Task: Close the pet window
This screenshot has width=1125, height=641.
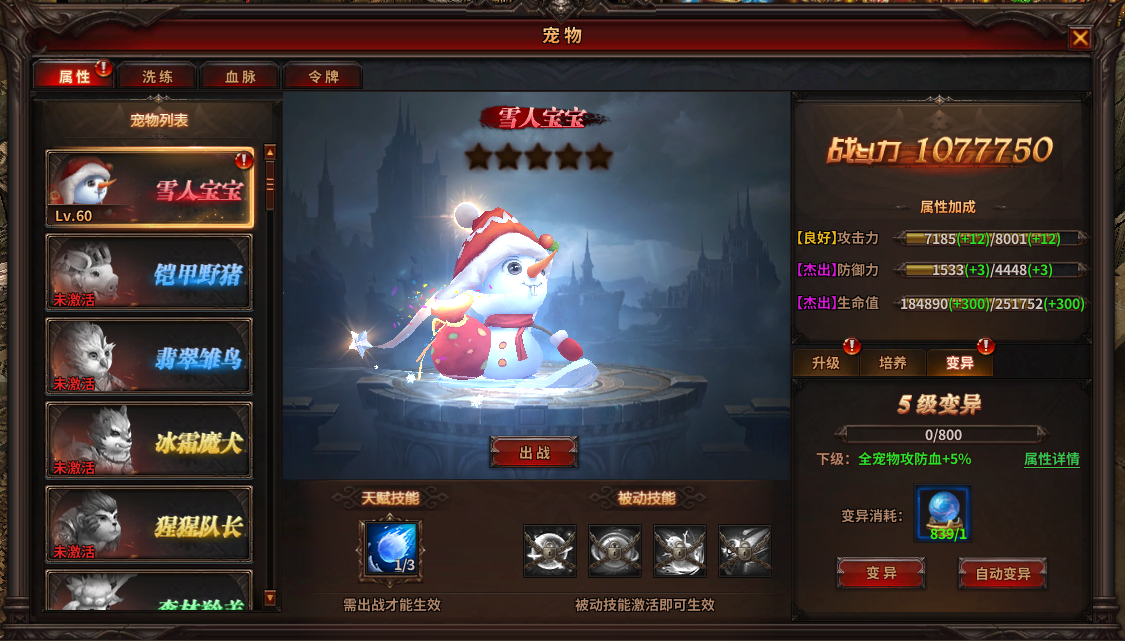Action: click(1080, 38)
